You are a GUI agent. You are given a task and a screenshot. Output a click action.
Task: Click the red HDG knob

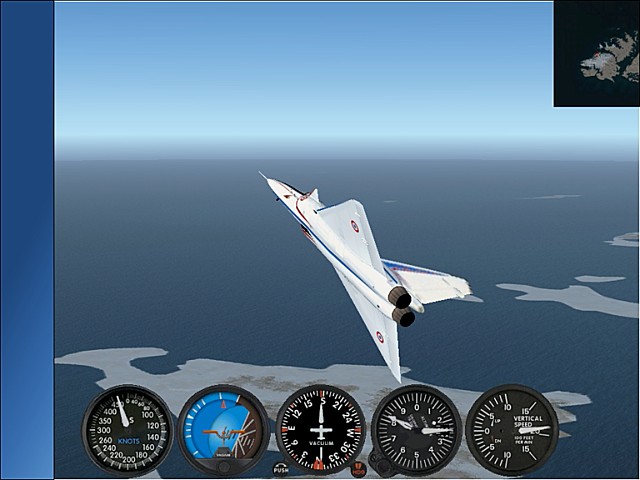pos(359,470)
